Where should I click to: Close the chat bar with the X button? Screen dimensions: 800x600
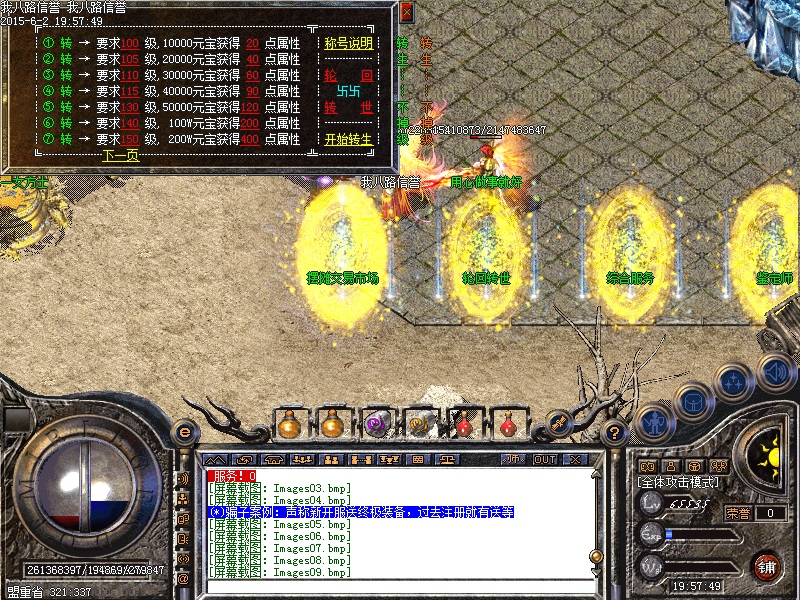[574, 460]
